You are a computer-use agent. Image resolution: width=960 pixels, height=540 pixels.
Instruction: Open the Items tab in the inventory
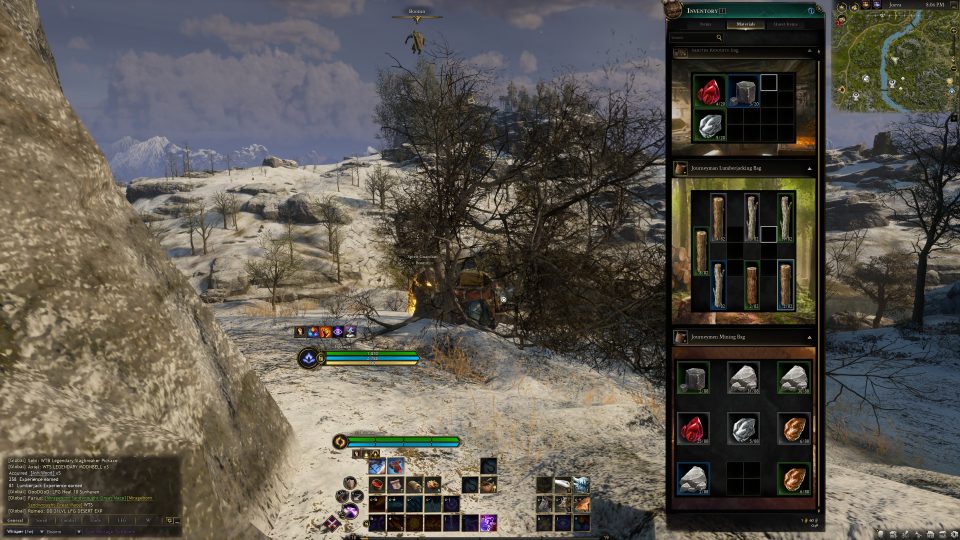(x=704, y=23)
